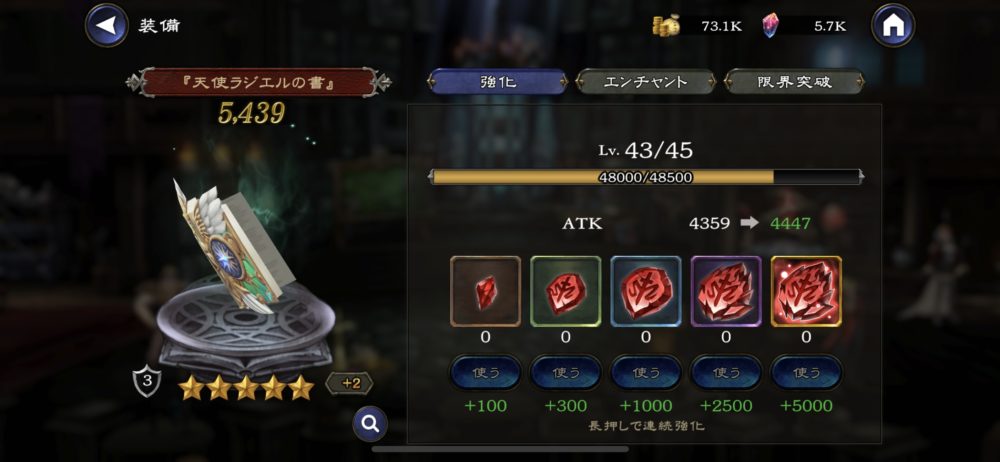Select the green-framed red stone icon
This screenshot has width=1000, height=462.
pos(566,291)
